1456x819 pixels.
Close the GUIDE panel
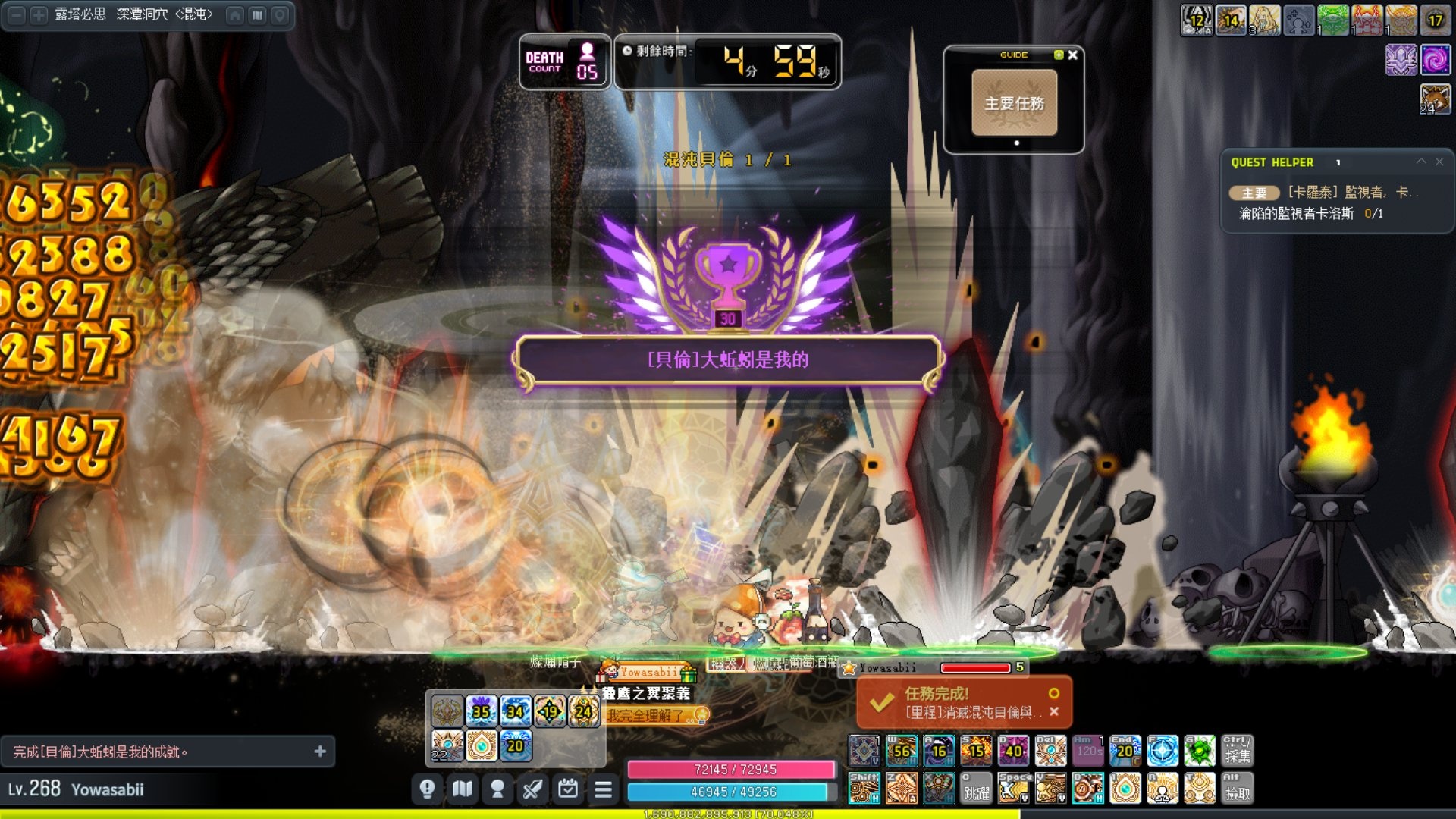pos(1073,55)
